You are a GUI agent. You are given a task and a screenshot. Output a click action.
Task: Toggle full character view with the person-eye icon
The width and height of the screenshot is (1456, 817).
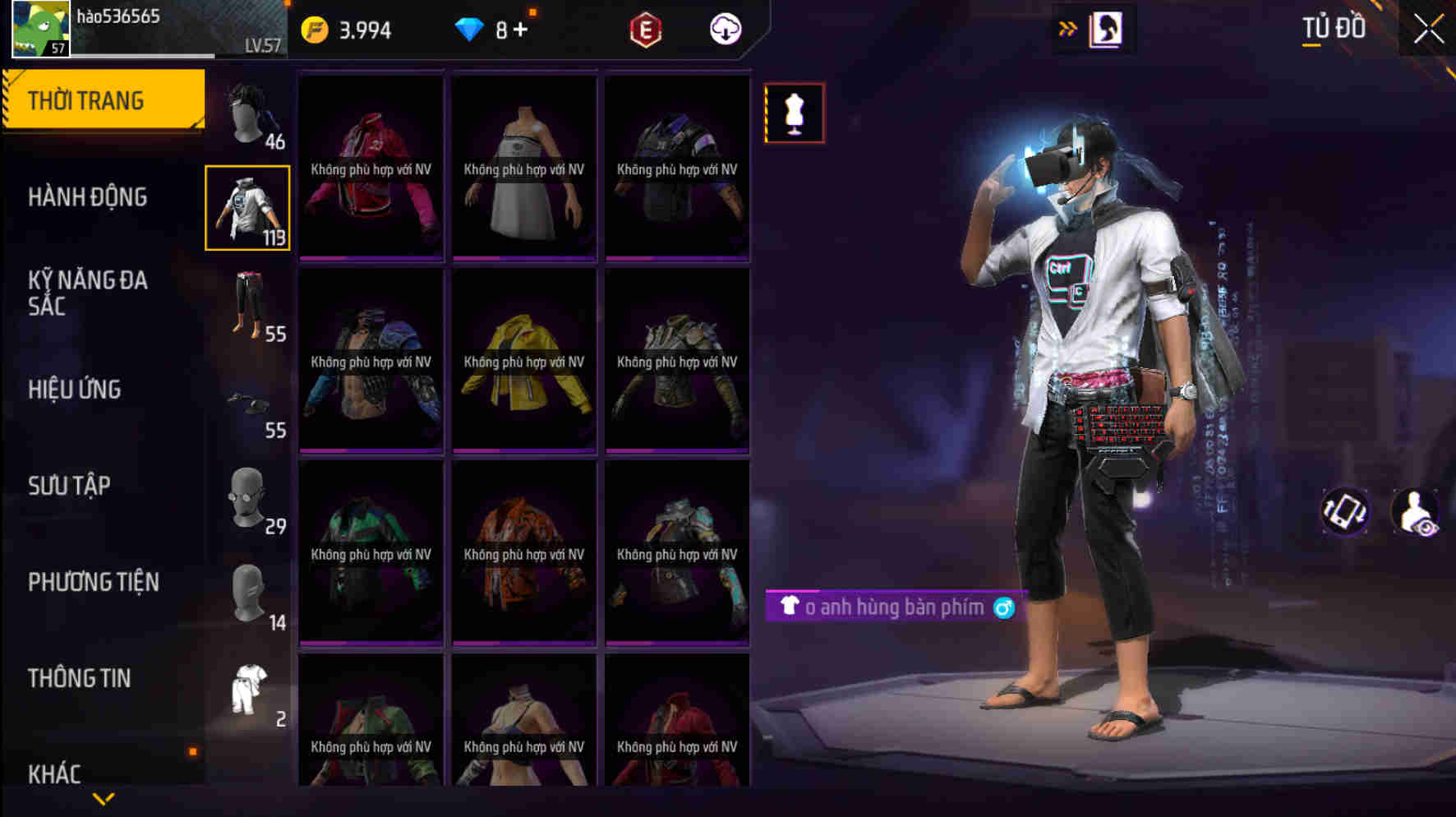coord(1415,513)
